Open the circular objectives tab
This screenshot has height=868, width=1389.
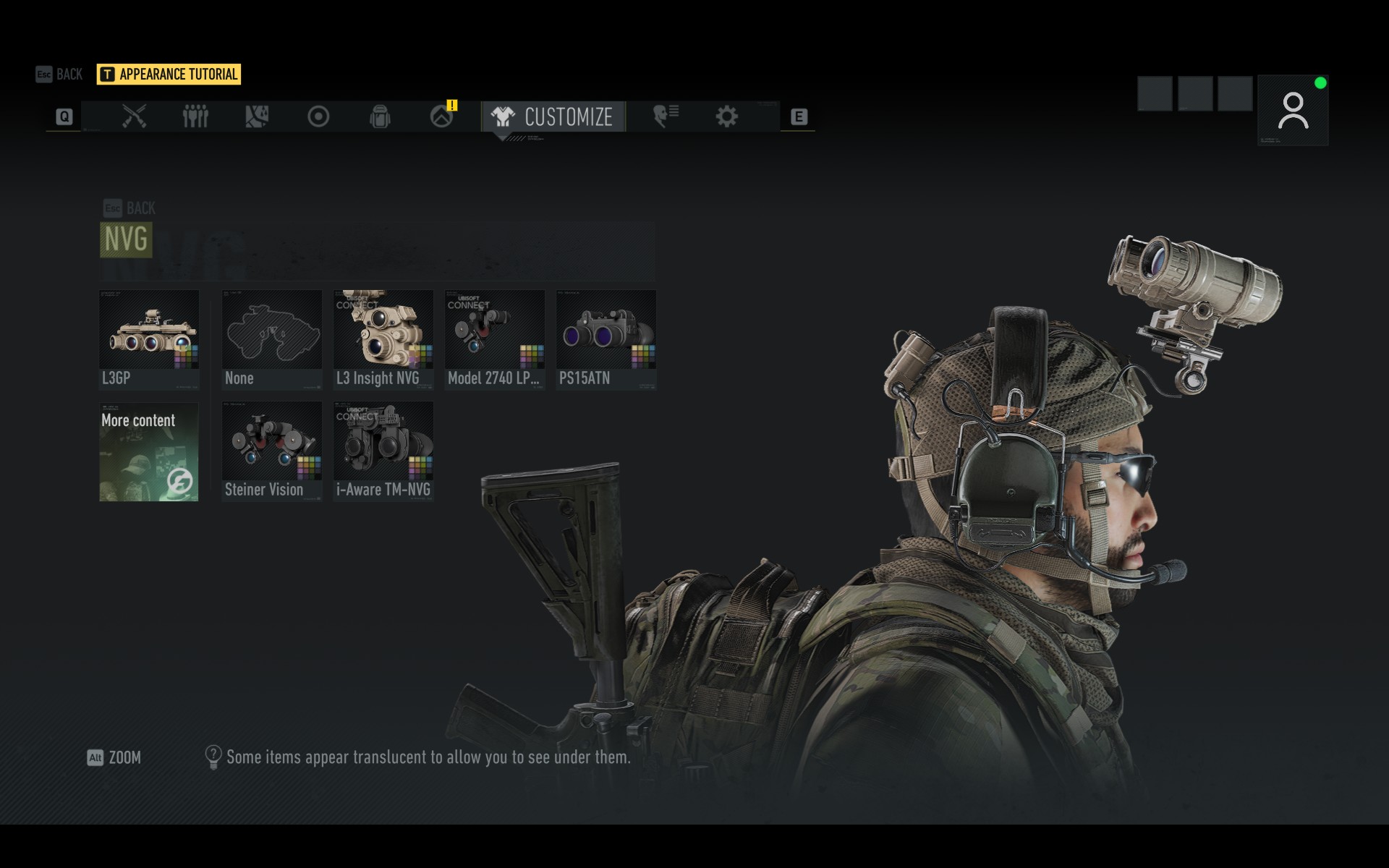click(x=318, y=116)
